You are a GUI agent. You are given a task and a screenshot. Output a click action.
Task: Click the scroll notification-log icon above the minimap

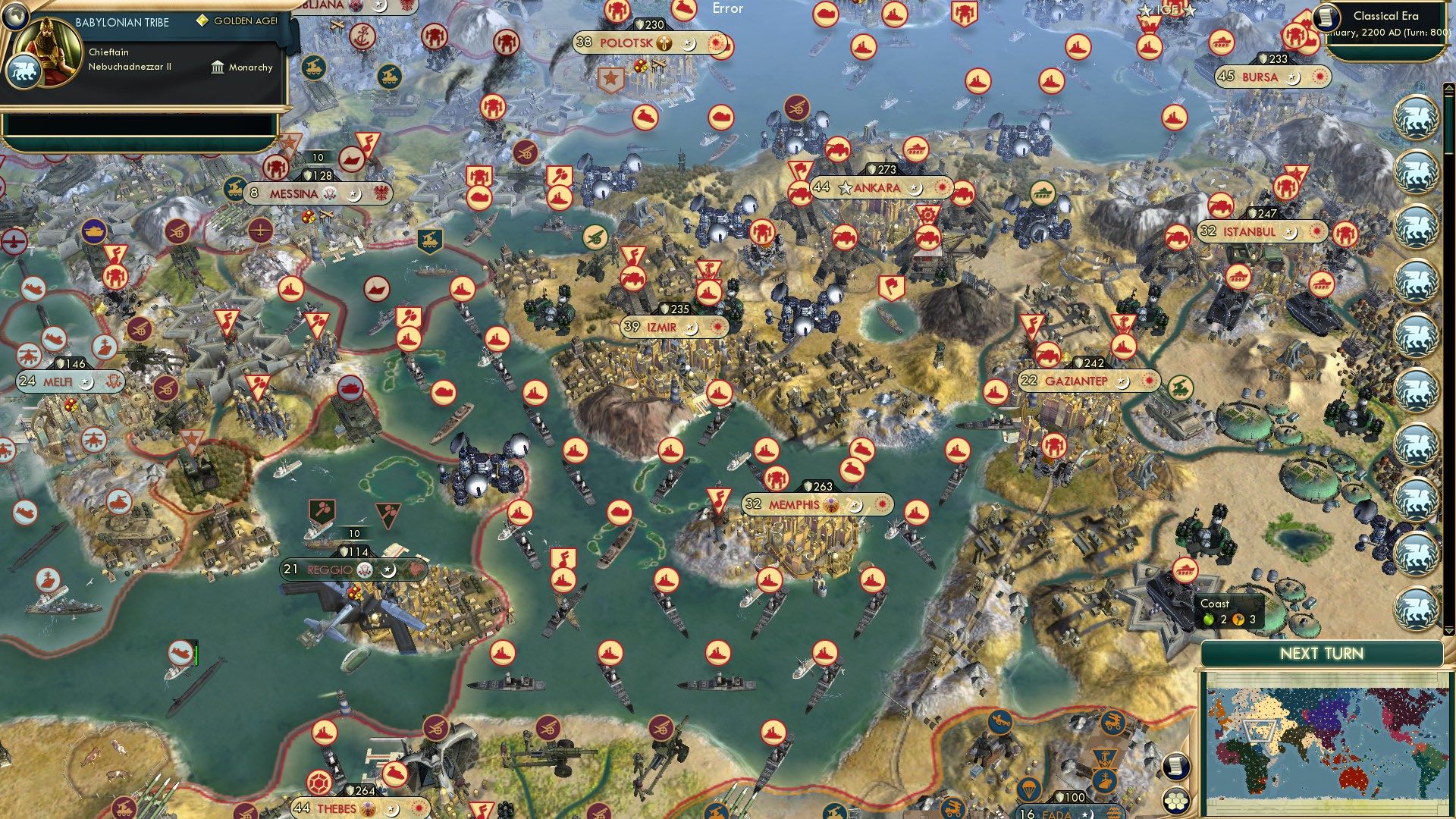point(1176,767)
